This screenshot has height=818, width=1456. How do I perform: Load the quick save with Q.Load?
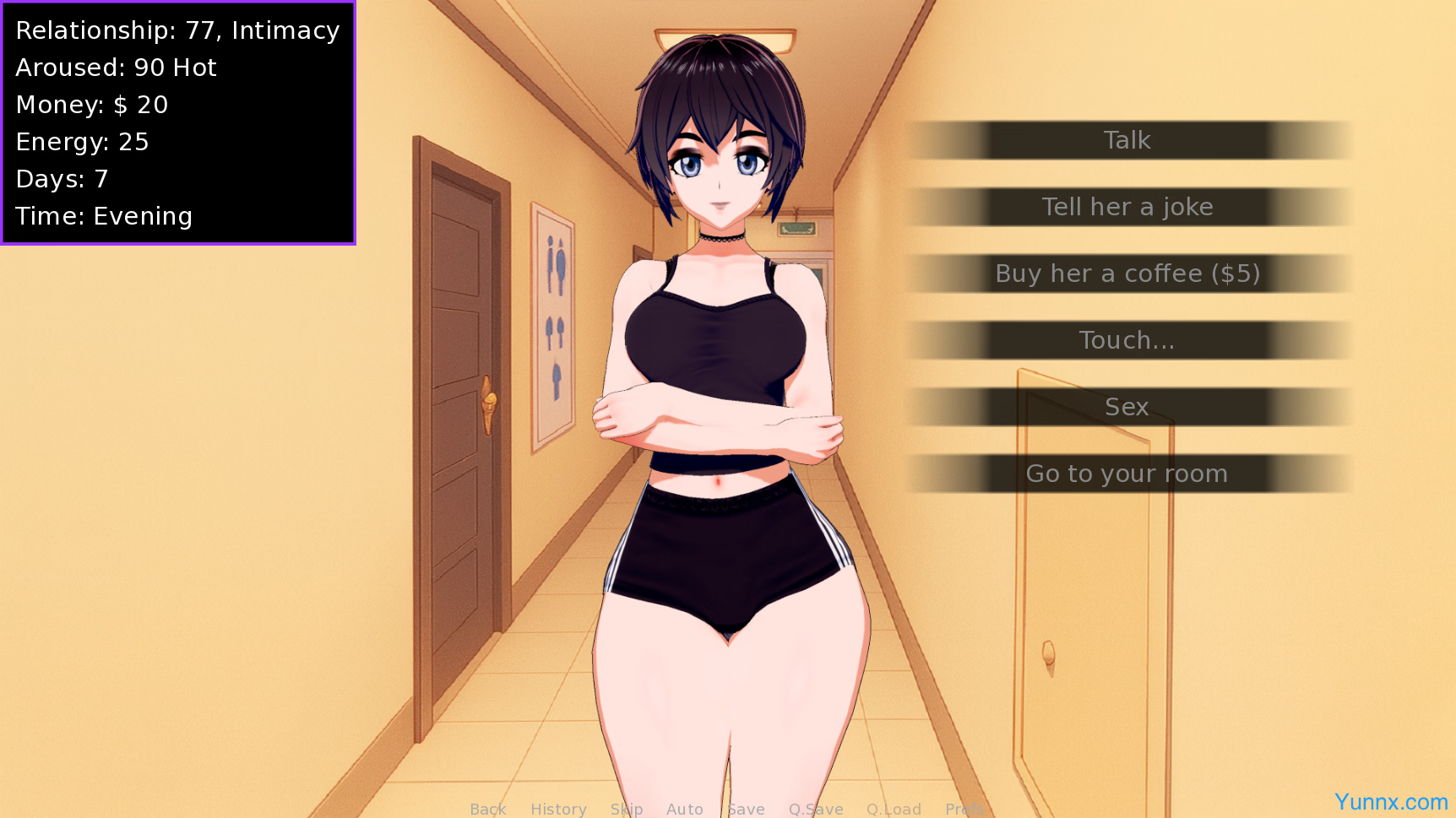click(894, 809)
